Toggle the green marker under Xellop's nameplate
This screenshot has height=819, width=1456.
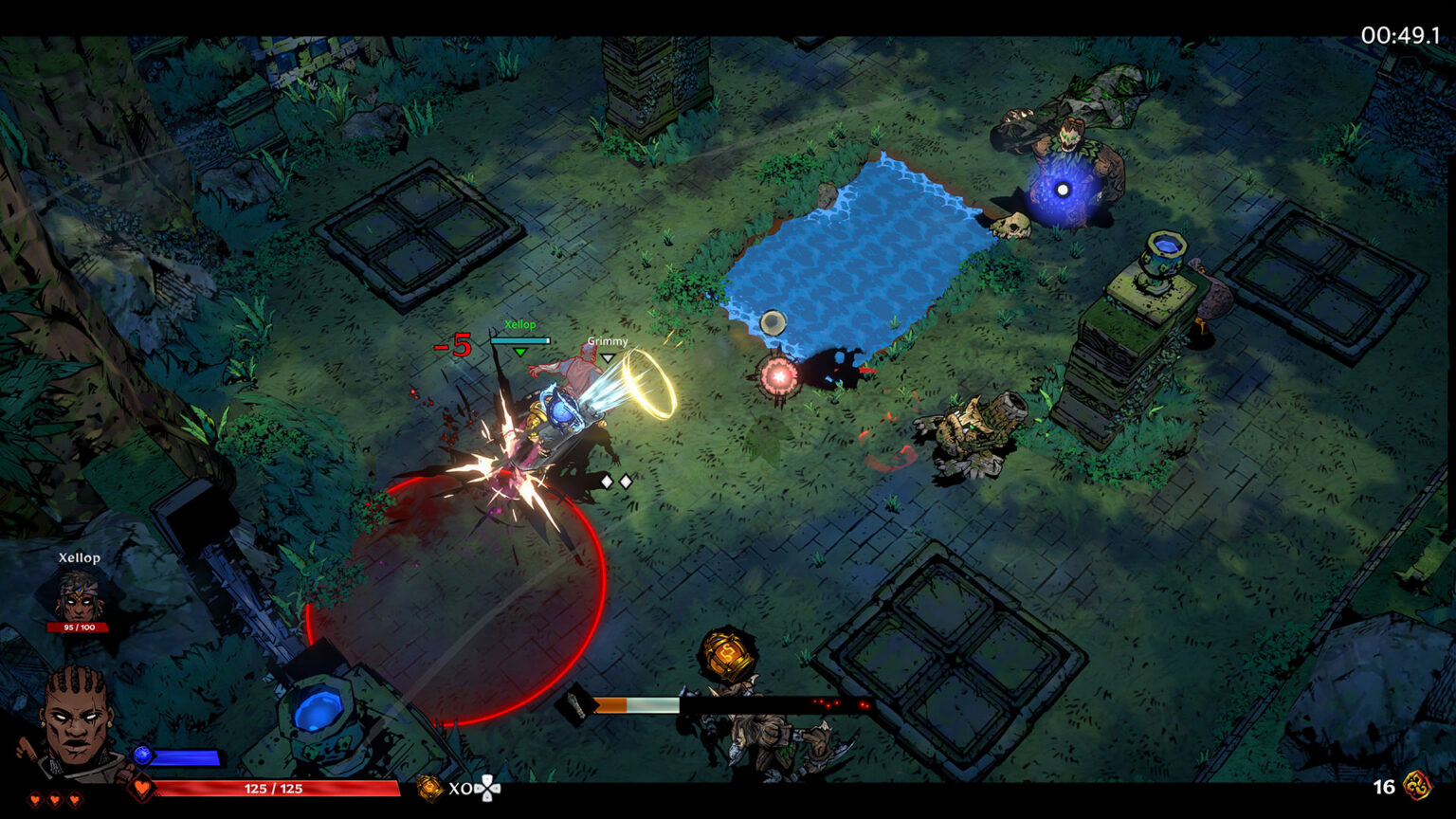coord(519,351)
